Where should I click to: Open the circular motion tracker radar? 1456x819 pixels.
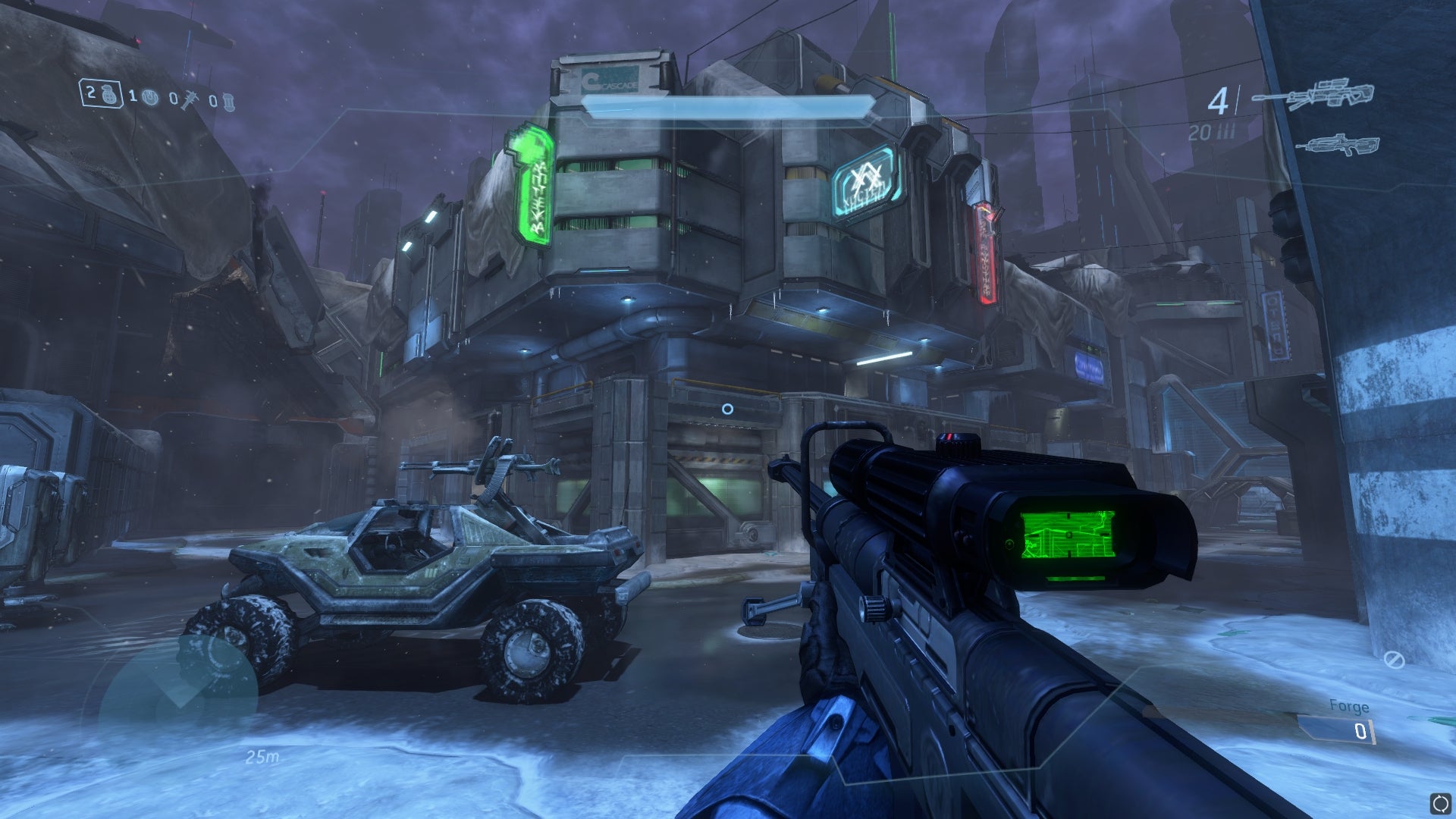click(x=179, y=695)
